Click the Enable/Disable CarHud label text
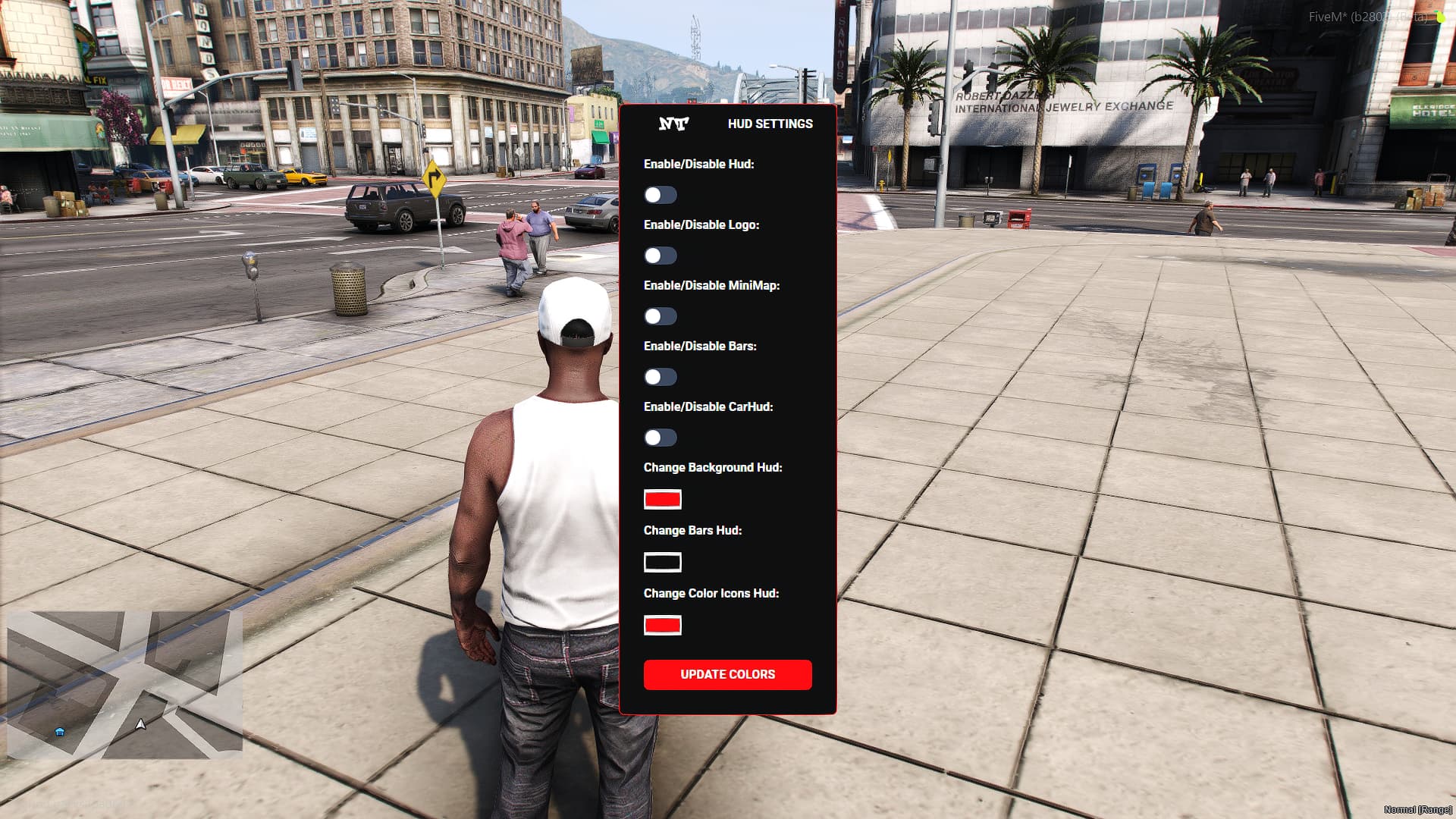 (x=707, y=406)
